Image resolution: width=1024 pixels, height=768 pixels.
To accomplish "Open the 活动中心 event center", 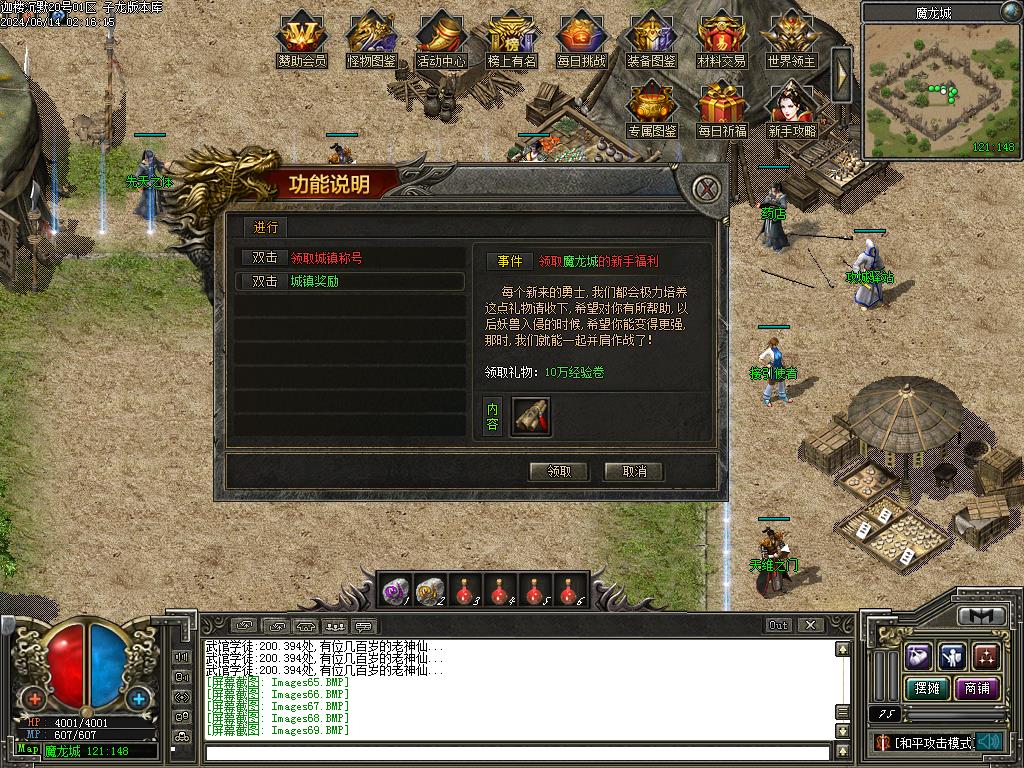I will (442, 40).
